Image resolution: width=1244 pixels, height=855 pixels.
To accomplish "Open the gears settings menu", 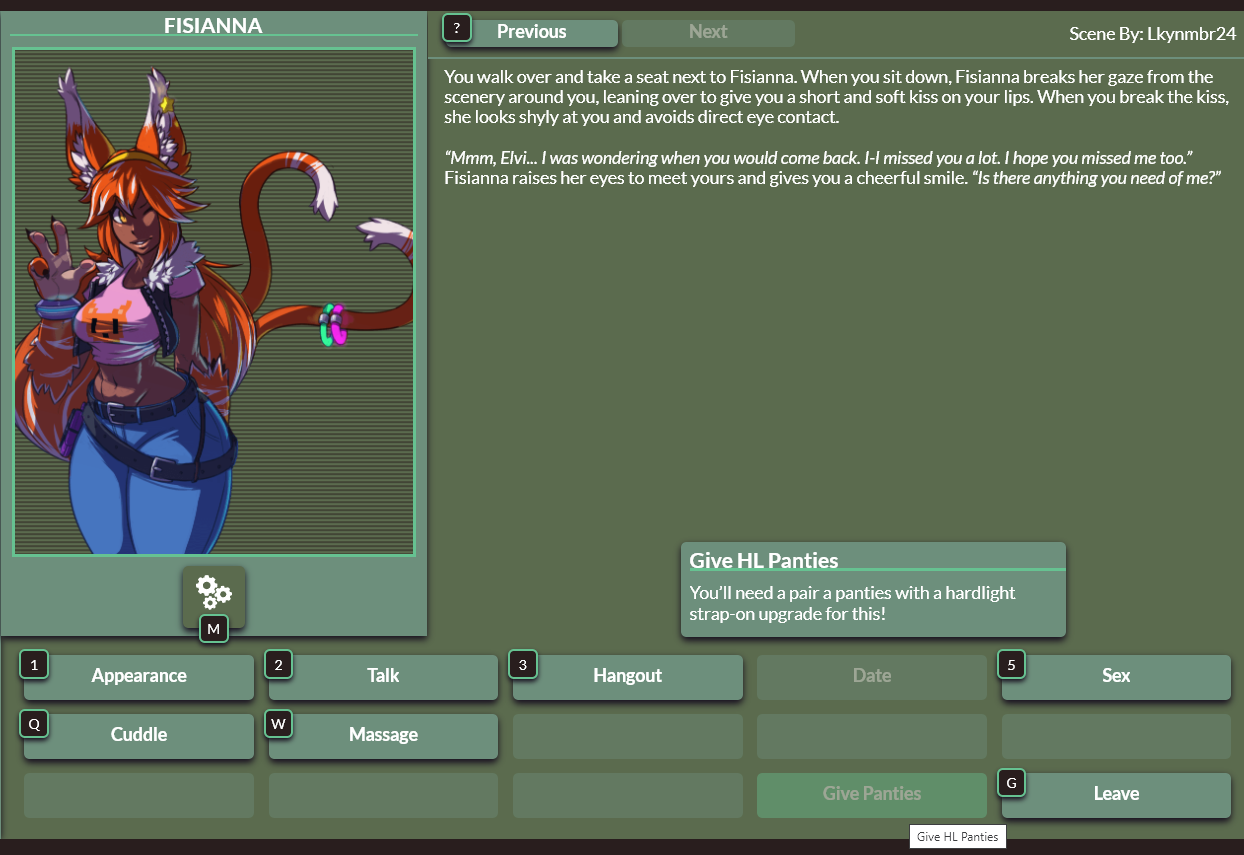I will pyautogui.click(x=214, y=593).
